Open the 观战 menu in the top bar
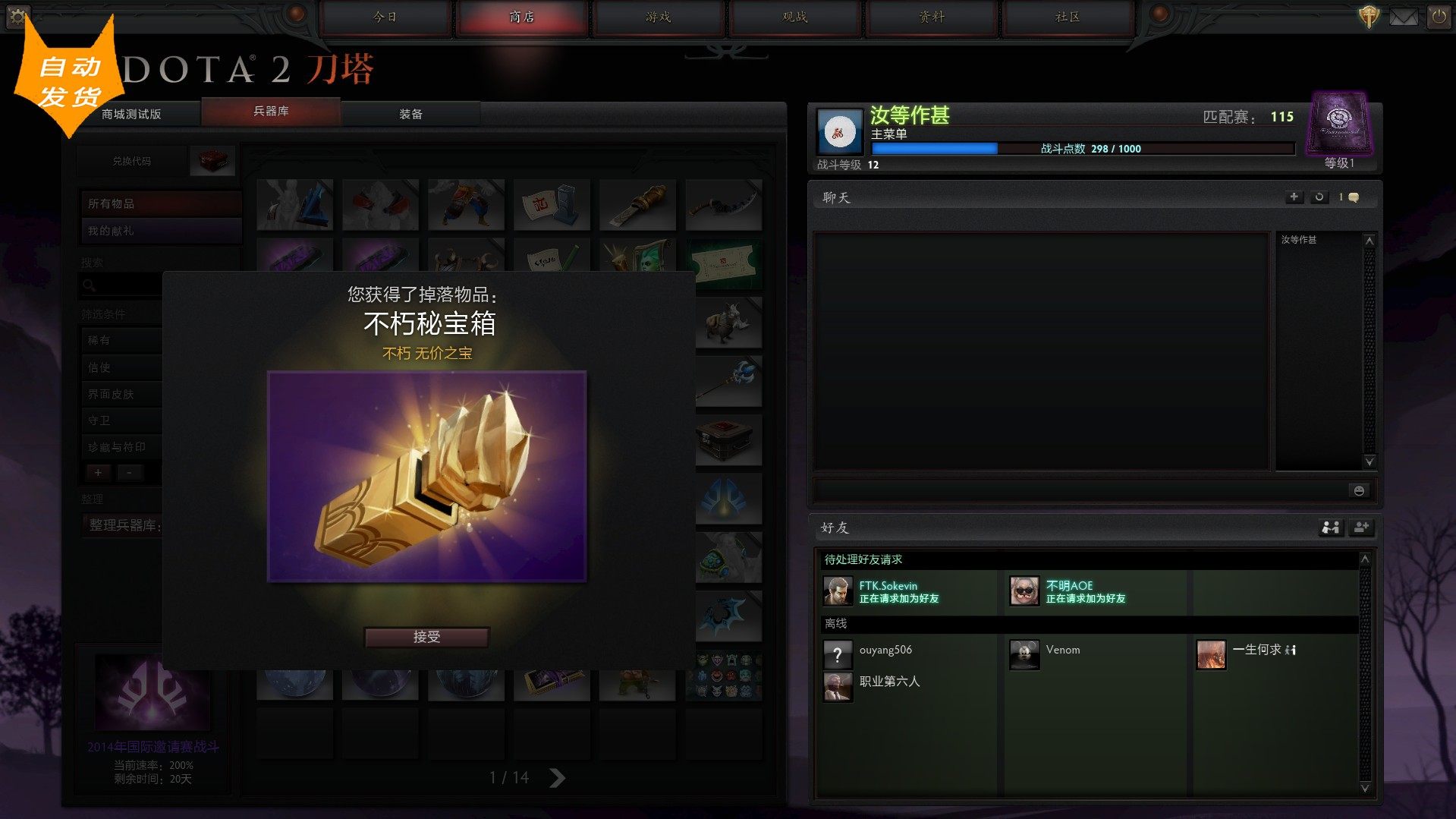 point(794,17)
